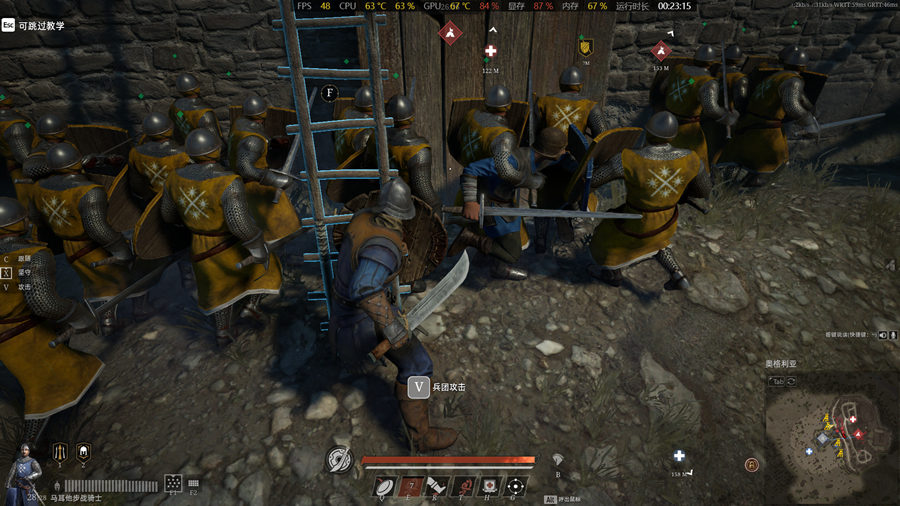
Task: Select the shield bash skill slot
Action: tap(383, 486)
